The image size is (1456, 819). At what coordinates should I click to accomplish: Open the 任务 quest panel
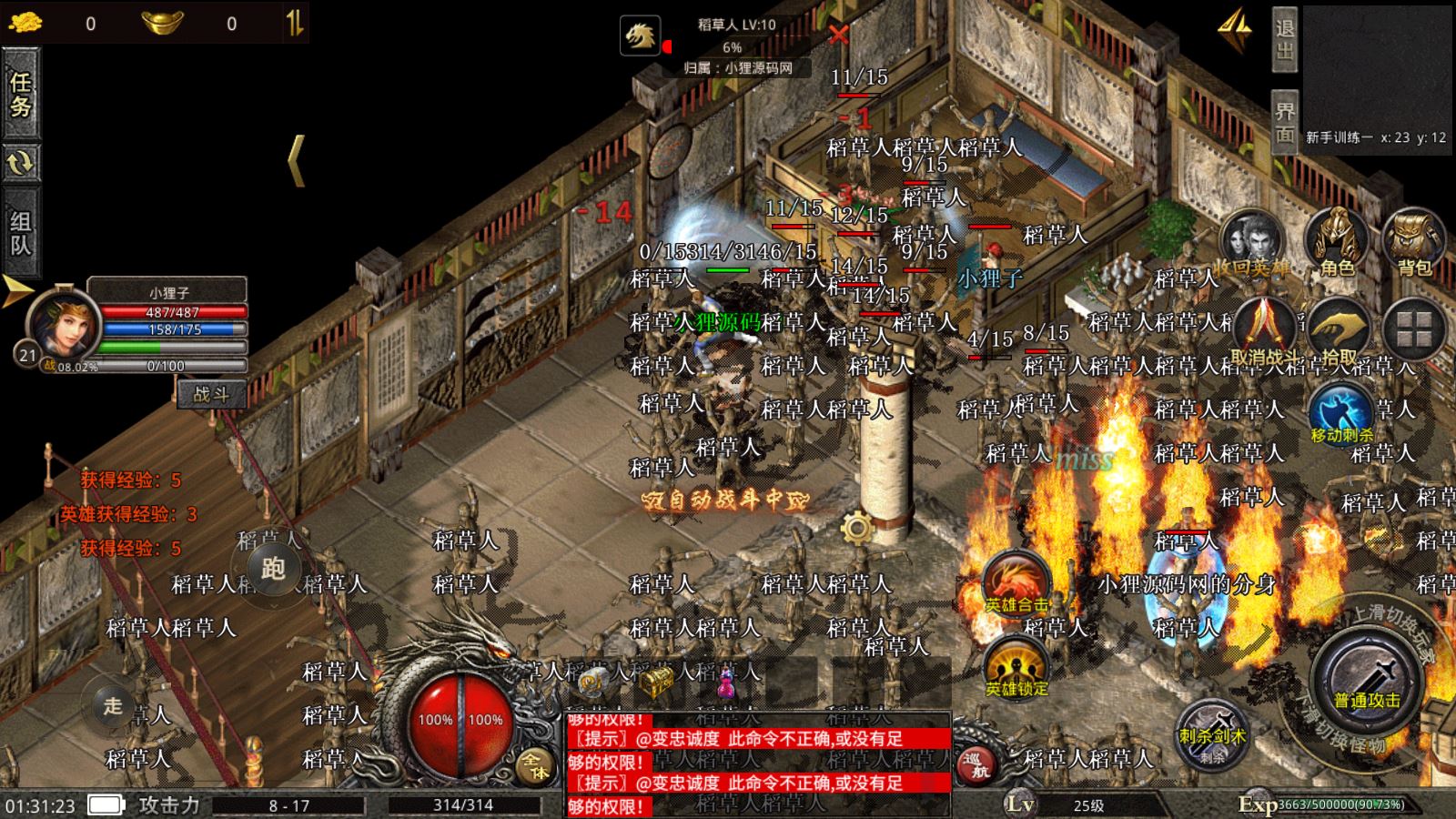pos(20,94)
